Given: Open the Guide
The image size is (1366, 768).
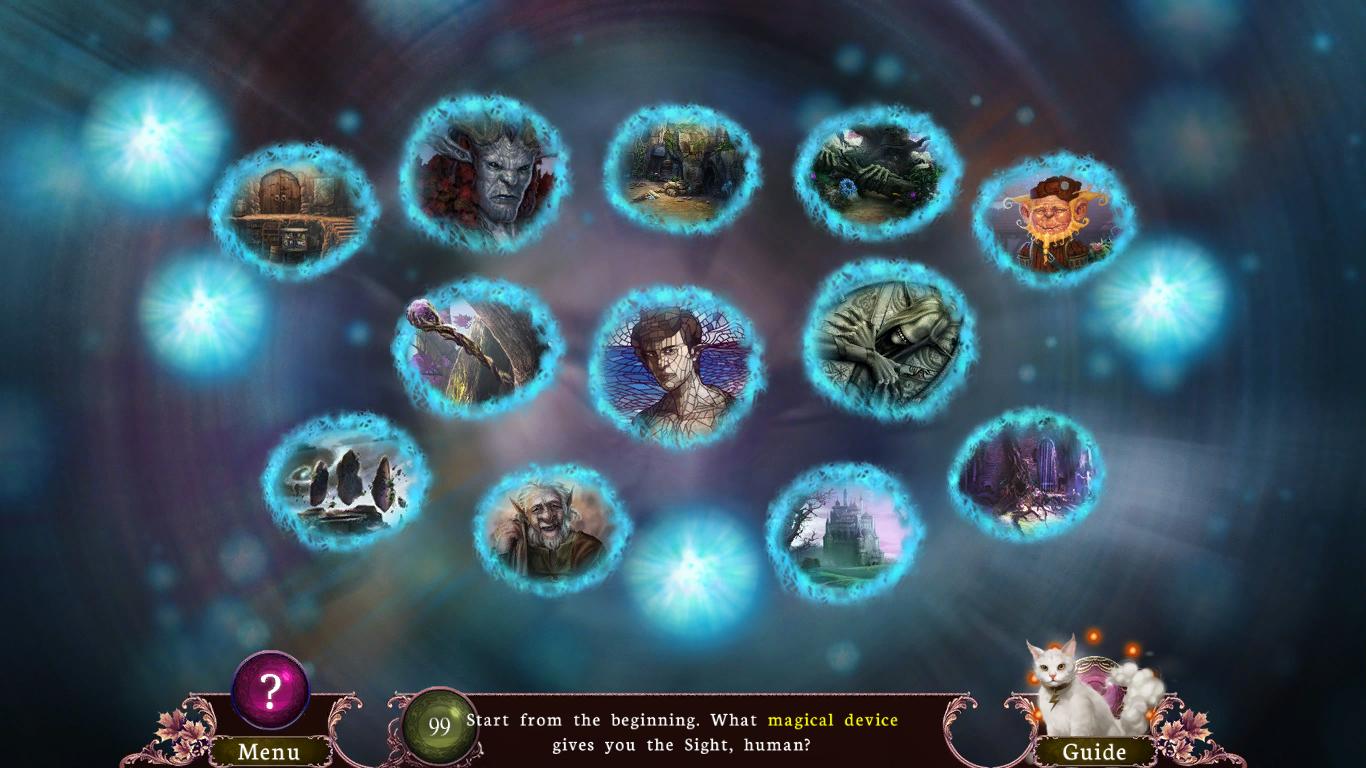Looking at the screenshot, I should 1095,750.
